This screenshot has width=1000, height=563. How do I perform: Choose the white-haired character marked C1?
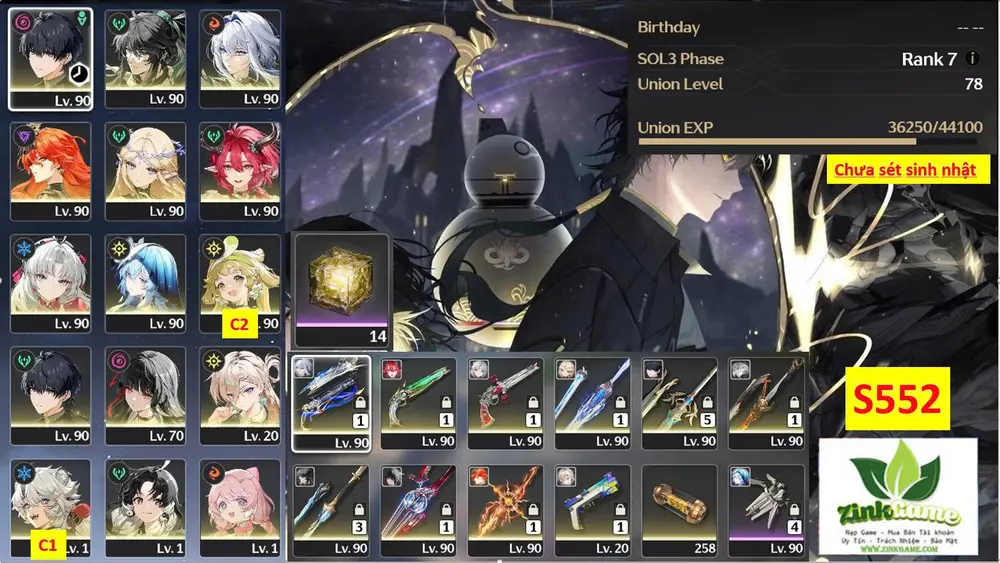tap(50, 506)
